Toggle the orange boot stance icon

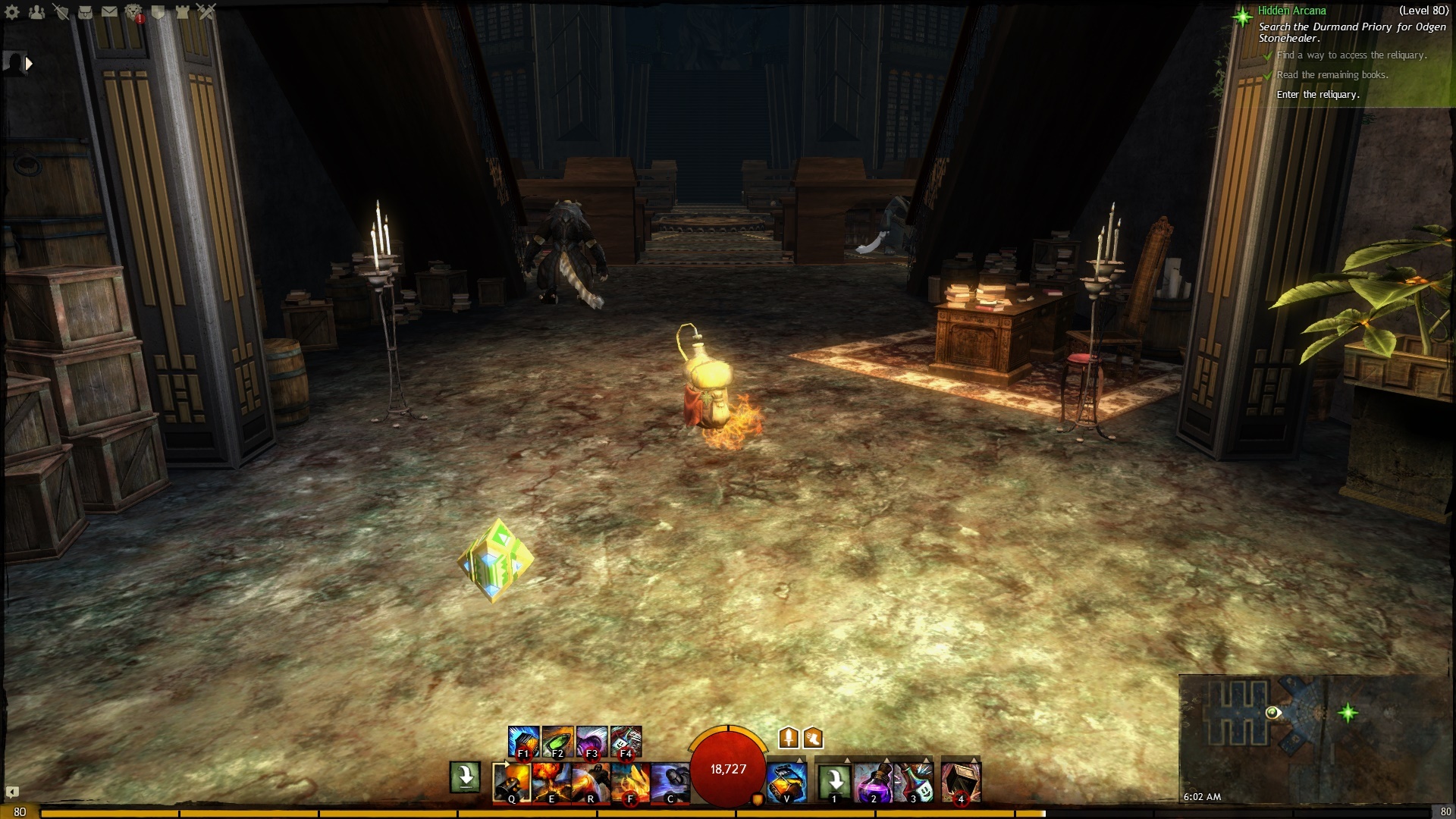pos(813,737)
